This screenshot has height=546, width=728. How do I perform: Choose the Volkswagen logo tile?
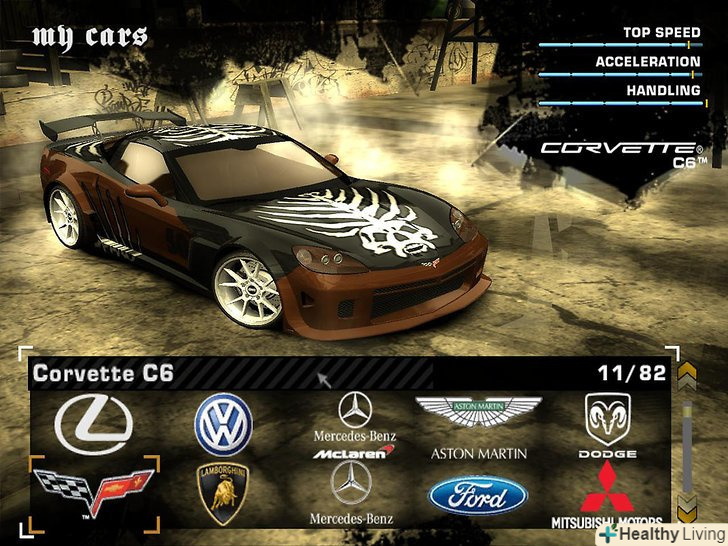223,423
